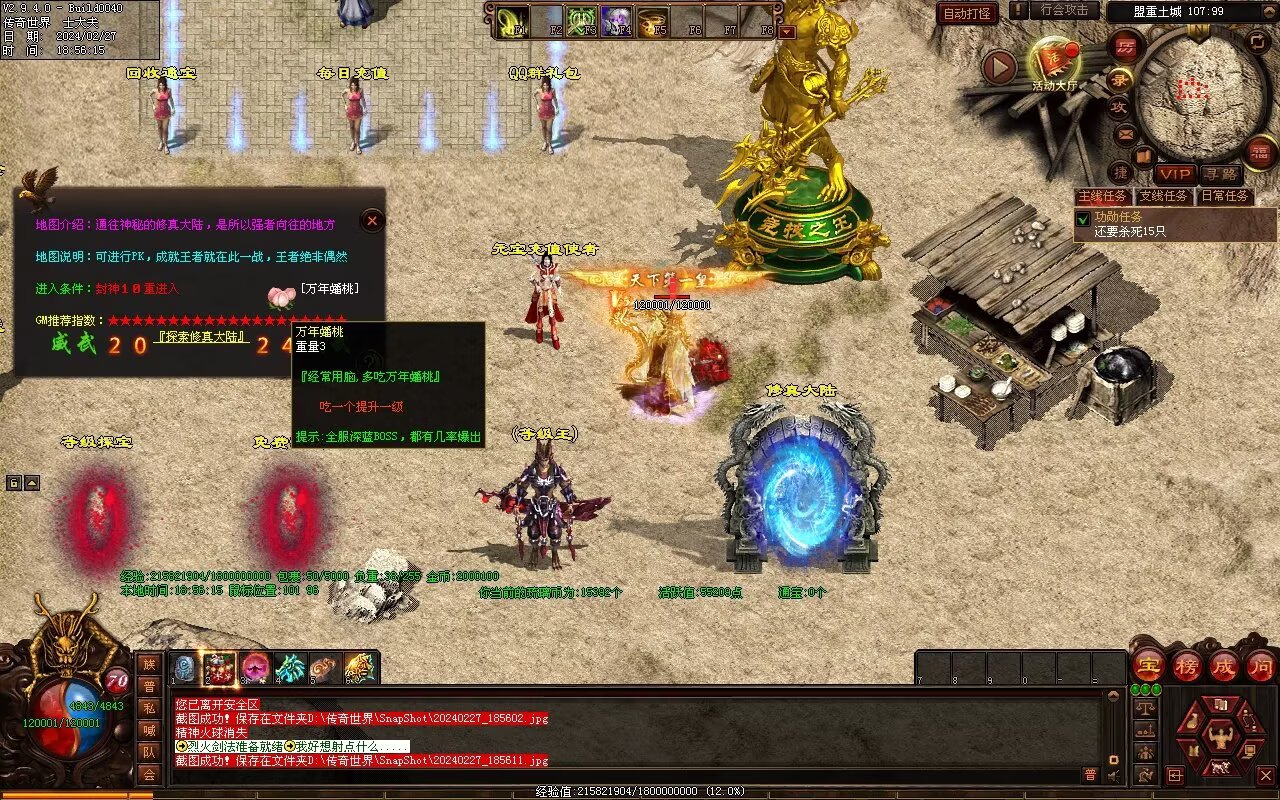Toggle the 功勋任务 quest checkbox
The image size is (1280, 800).
(1082, 217)
